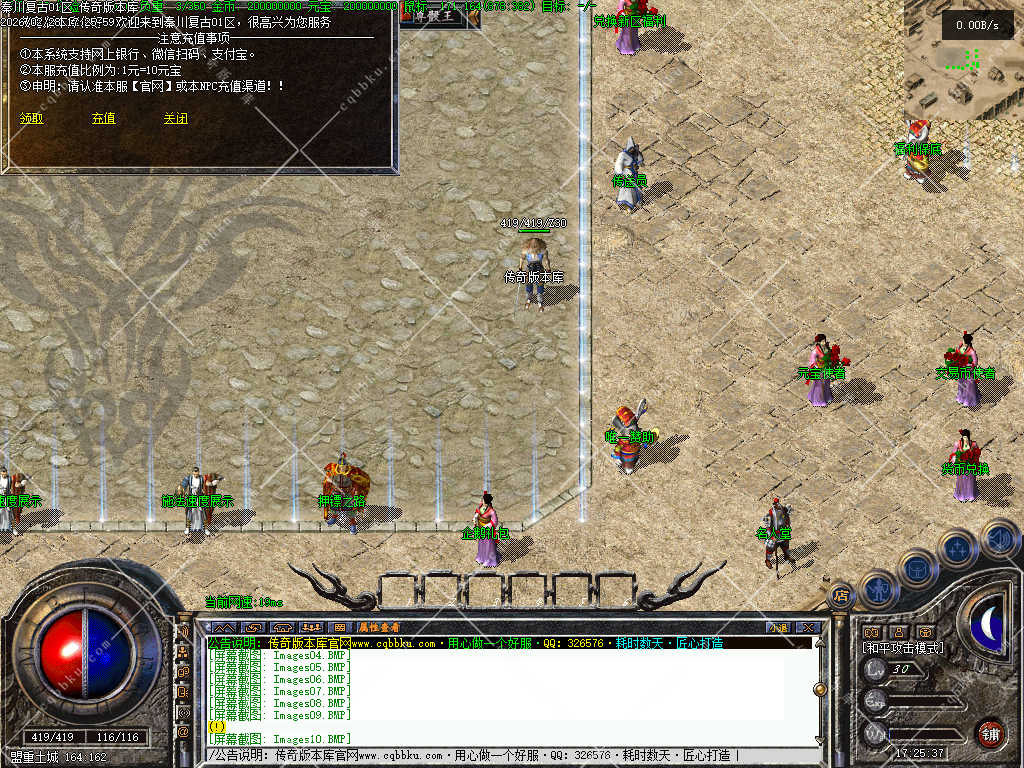Open the minimap in the corner
The image size is (1024, 768).
pyautogui.click(x=964, y=60)
